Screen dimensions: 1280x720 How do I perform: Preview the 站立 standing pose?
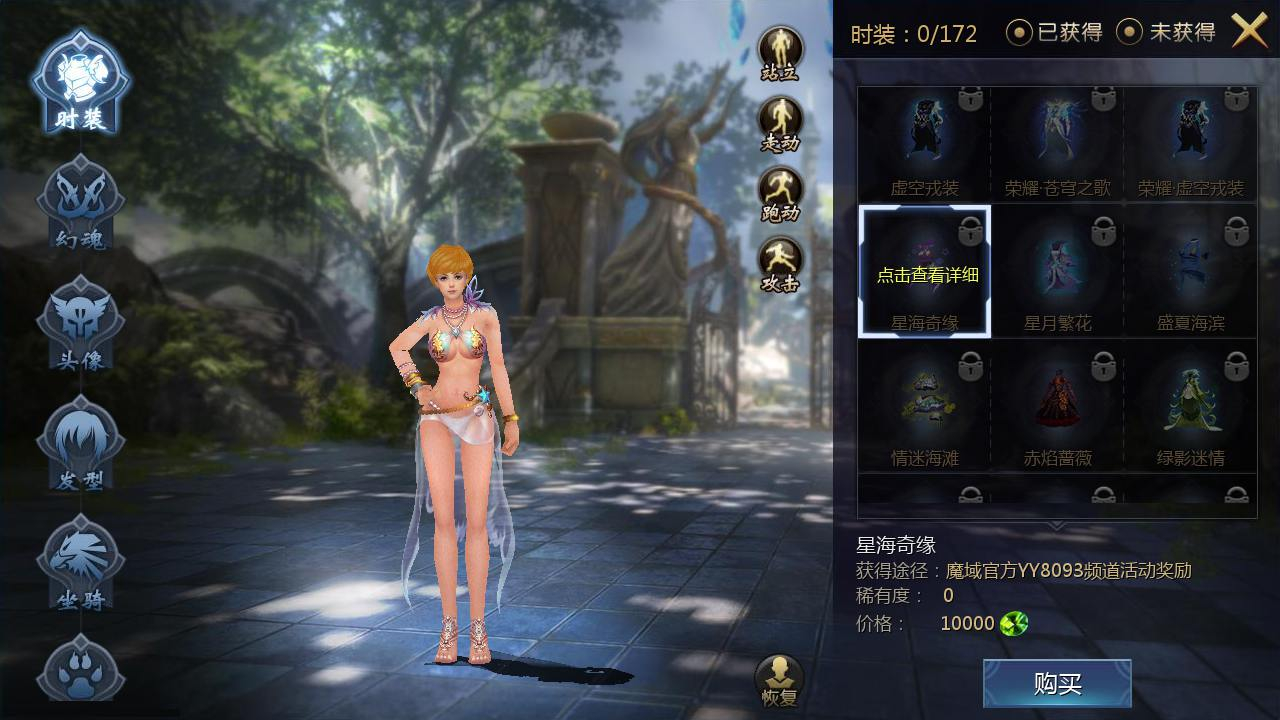780,52
